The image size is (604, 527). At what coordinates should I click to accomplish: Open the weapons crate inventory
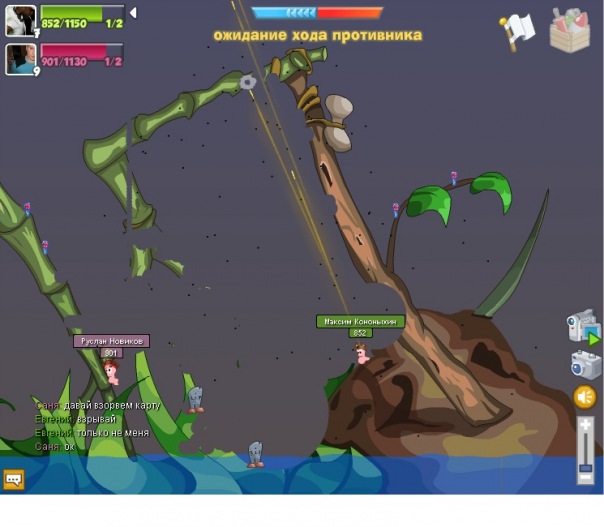point(570,30)
